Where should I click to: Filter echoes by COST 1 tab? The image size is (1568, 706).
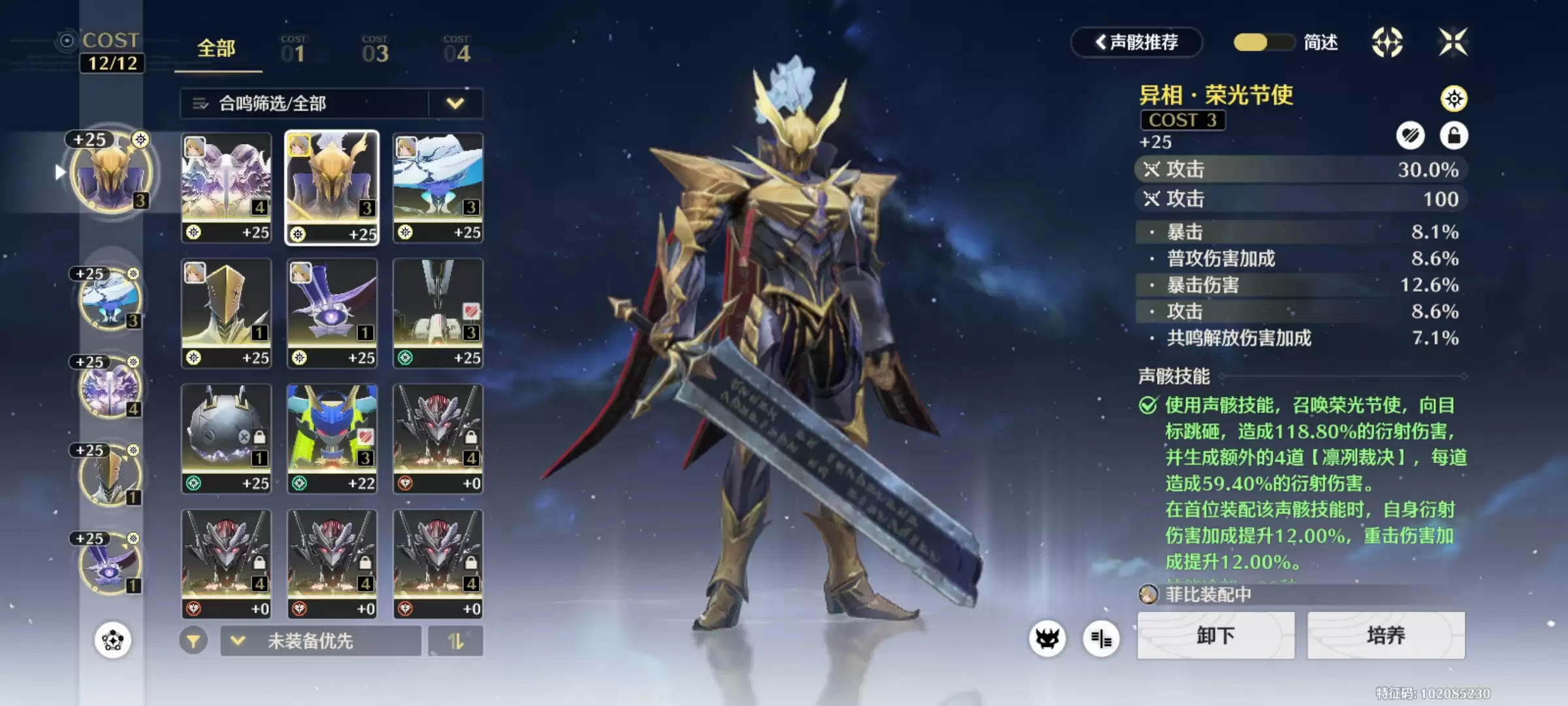(x=293, y=50)
